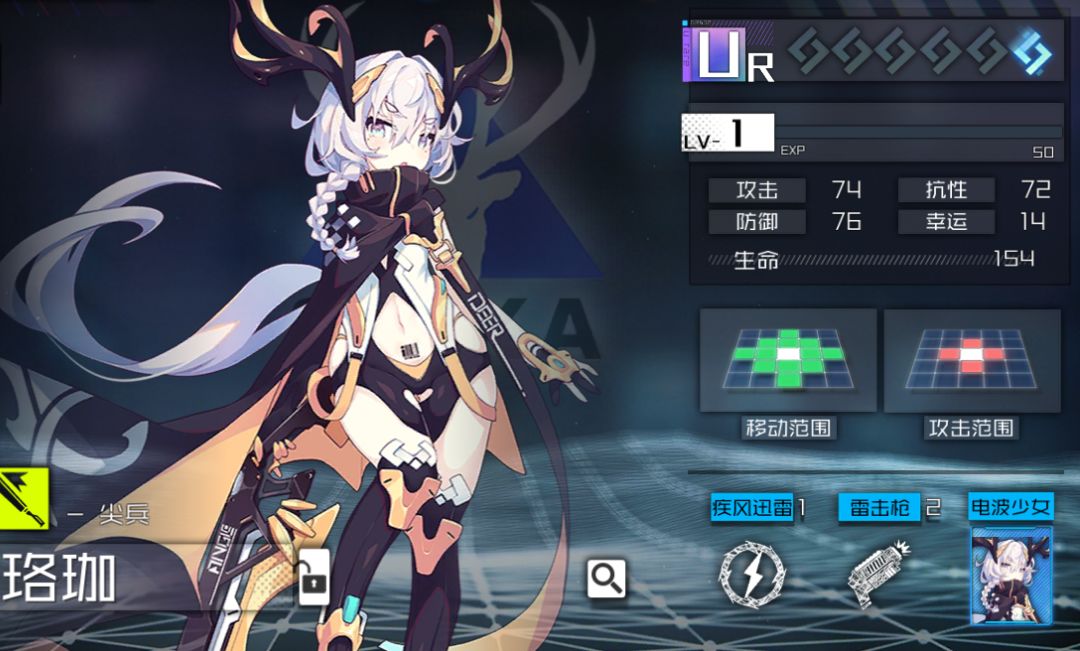The width and height of the screenshot is (1080, 651).
Task: Open the 电波少女 character portrait card
Action: [1011, 575]
